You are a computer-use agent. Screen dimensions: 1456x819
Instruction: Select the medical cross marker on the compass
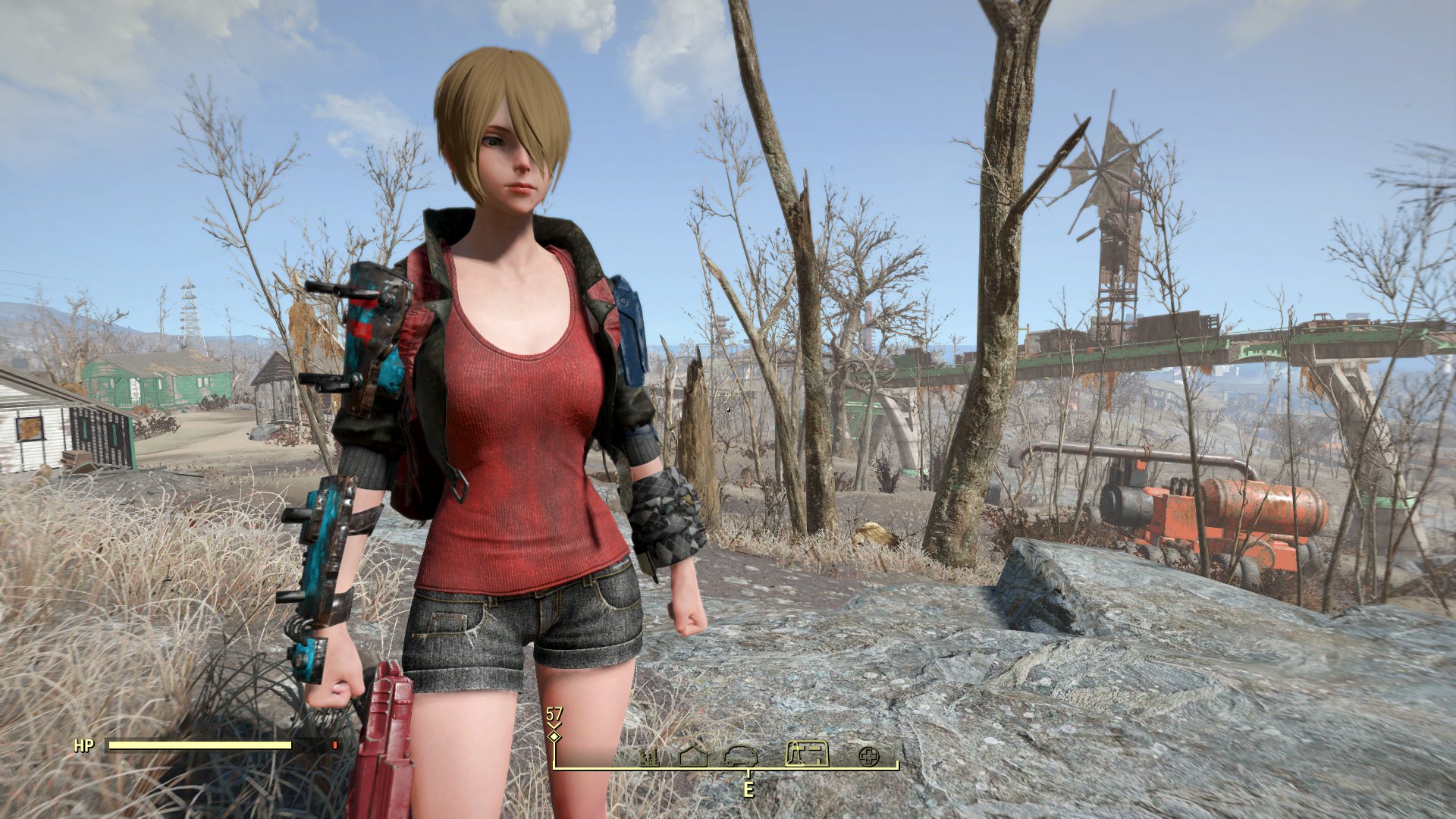coord(872,756)
